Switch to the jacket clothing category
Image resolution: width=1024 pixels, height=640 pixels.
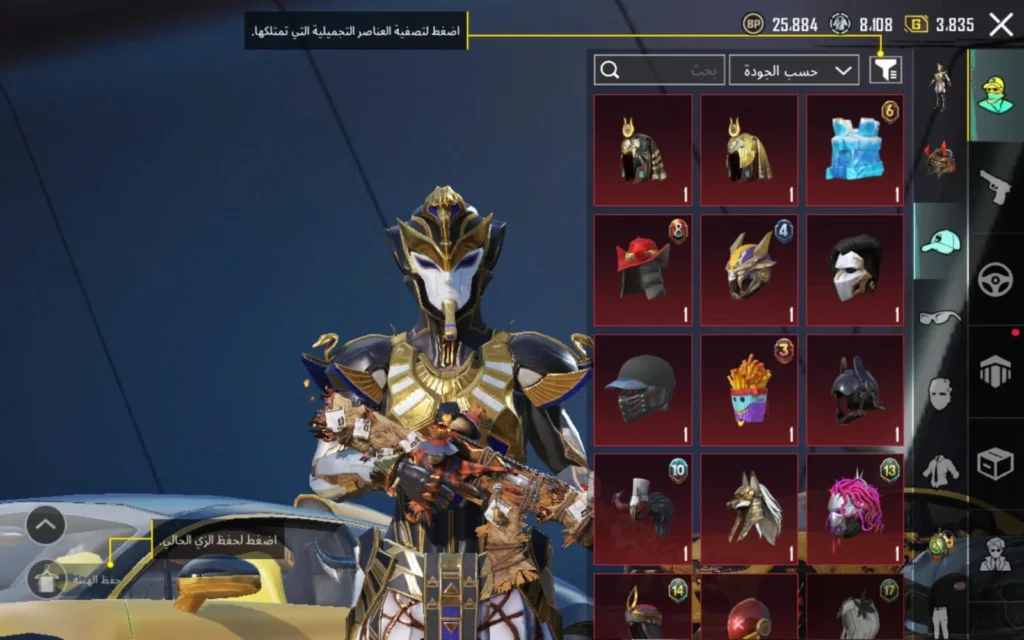click(x=939, y=469)
